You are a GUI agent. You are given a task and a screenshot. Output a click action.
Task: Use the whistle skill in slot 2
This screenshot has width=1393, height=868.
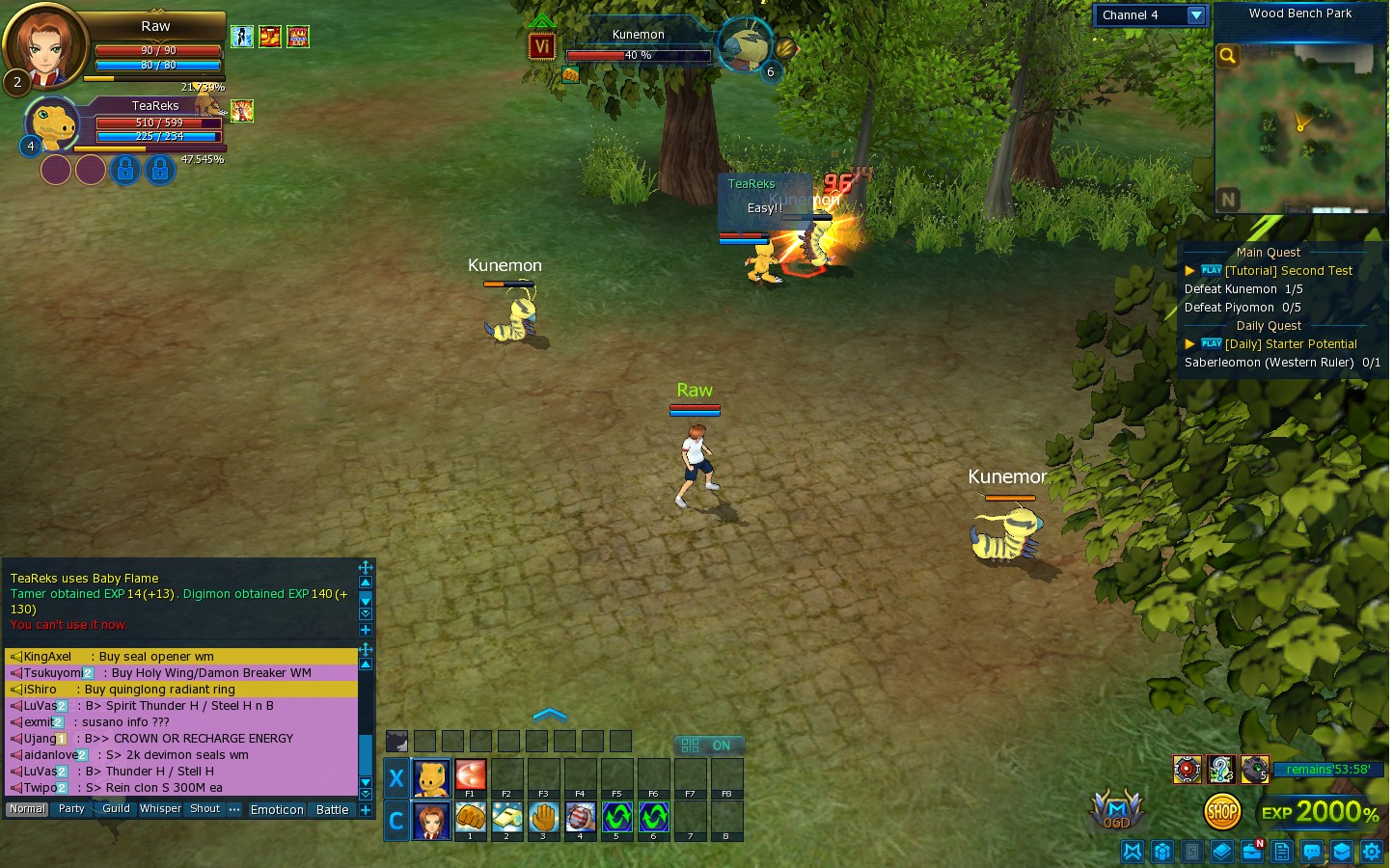tap(506, 818)
